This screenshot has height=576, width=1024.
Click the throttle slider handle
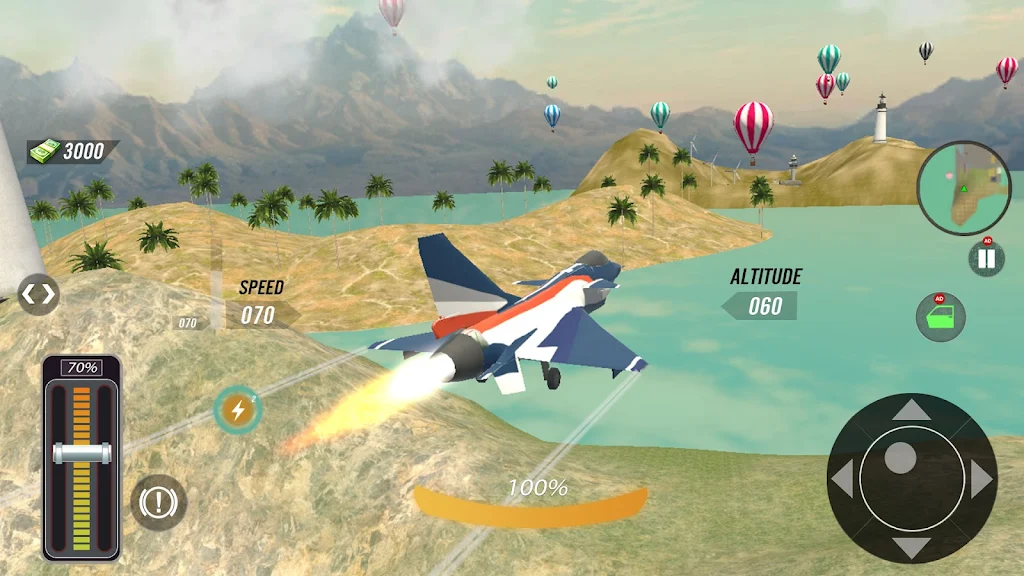coord(81,453)
